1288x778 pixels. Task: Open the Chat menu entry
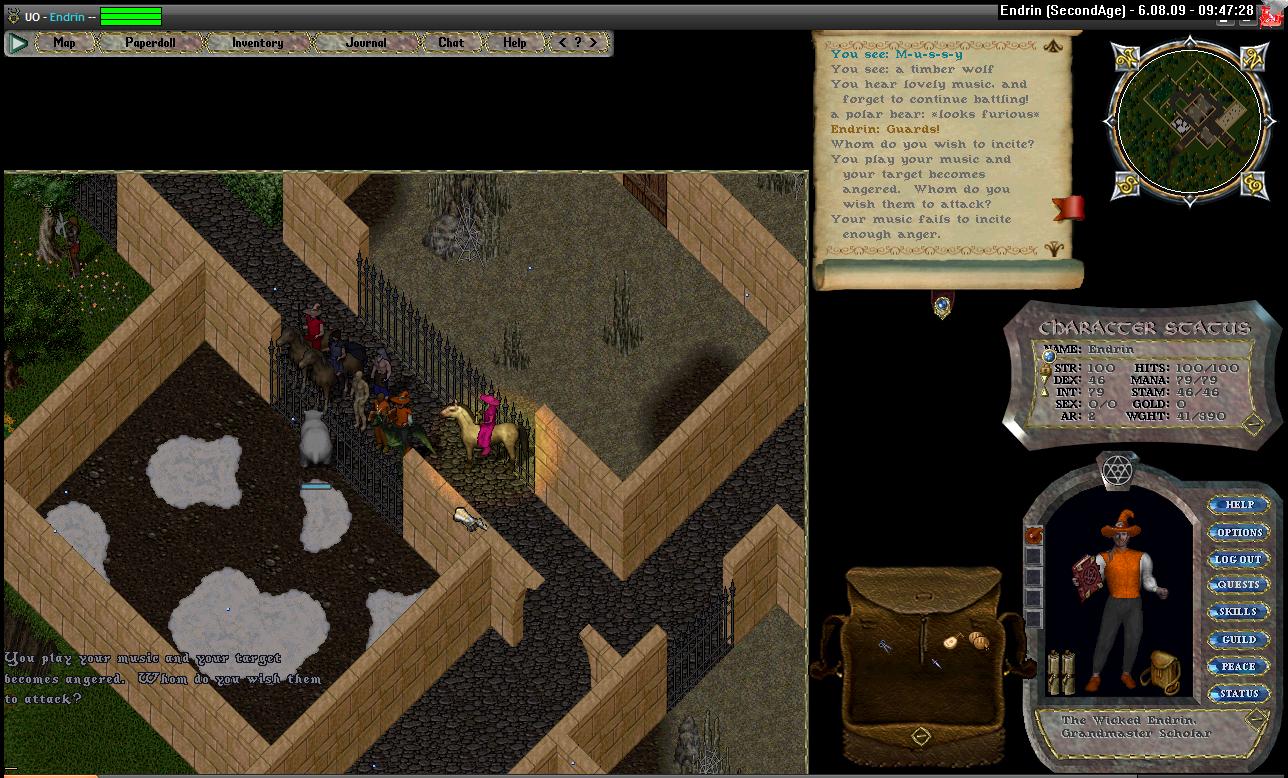tap(451, 43)
